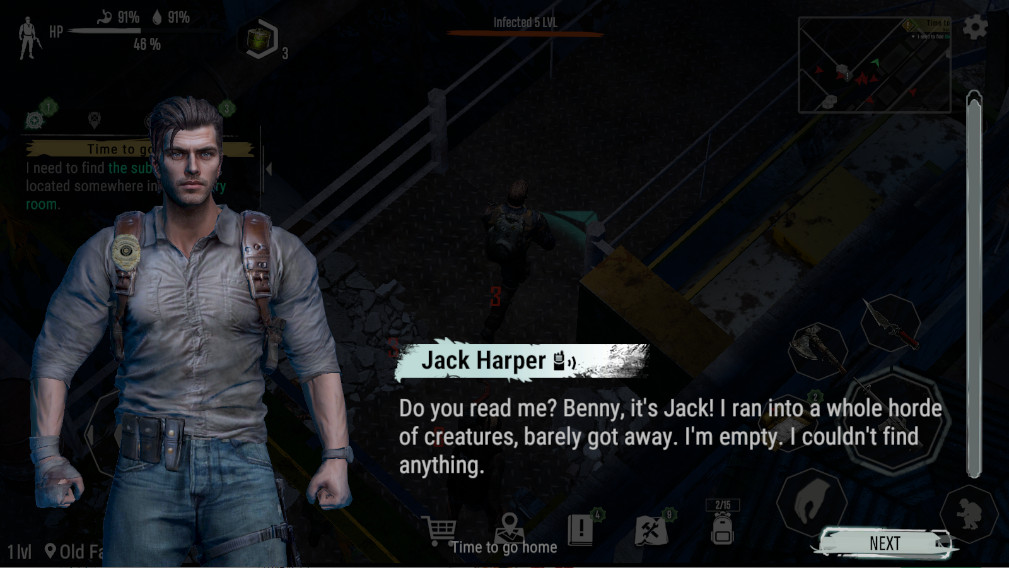Open the quest tracker's map-pin tab
The width and height of the screenshot is (1009, 568).
click(94, 121)
